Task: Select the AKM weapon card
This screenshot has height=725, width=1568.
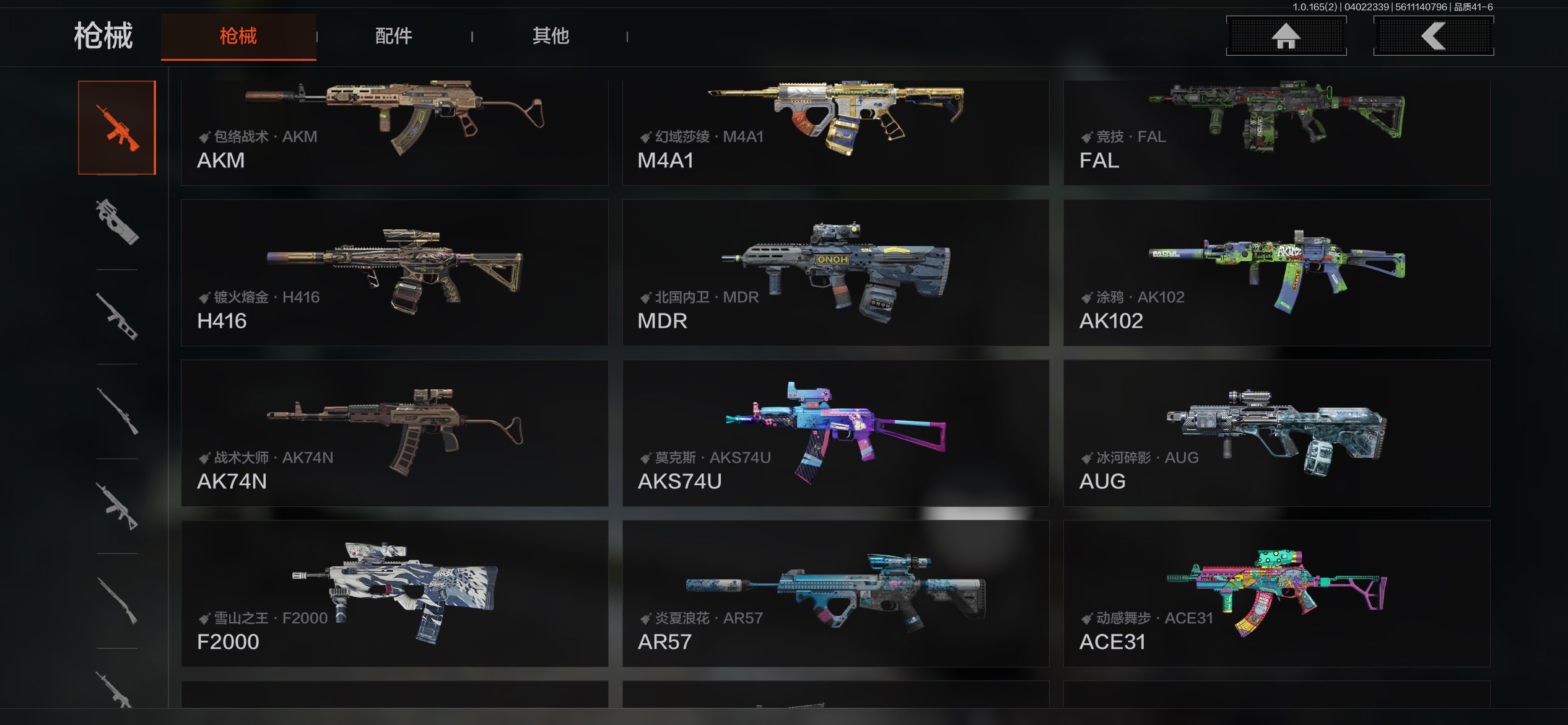Action: pos(394,131)
